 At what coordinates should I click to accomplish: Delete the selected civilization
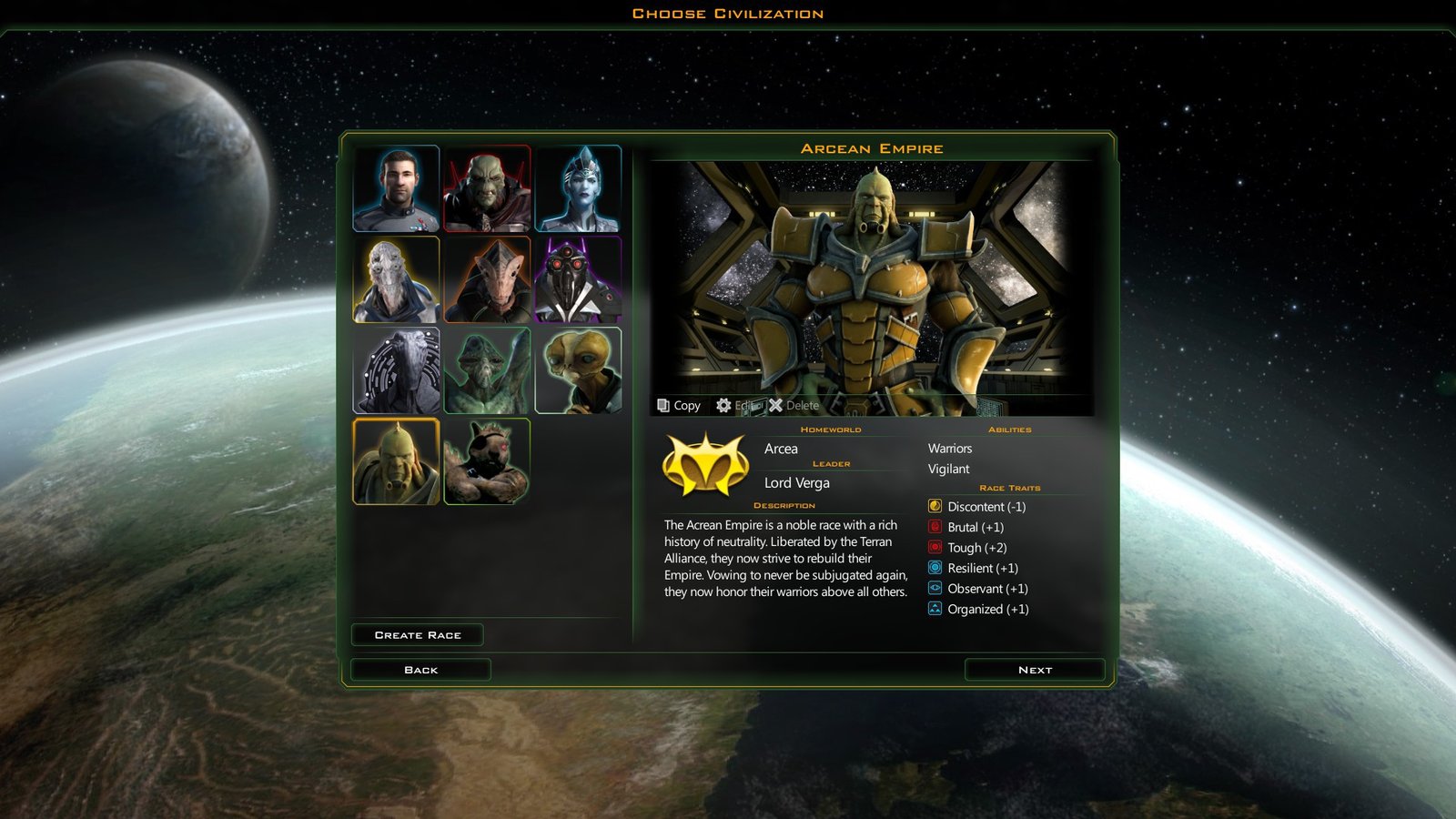pos(794,406)
